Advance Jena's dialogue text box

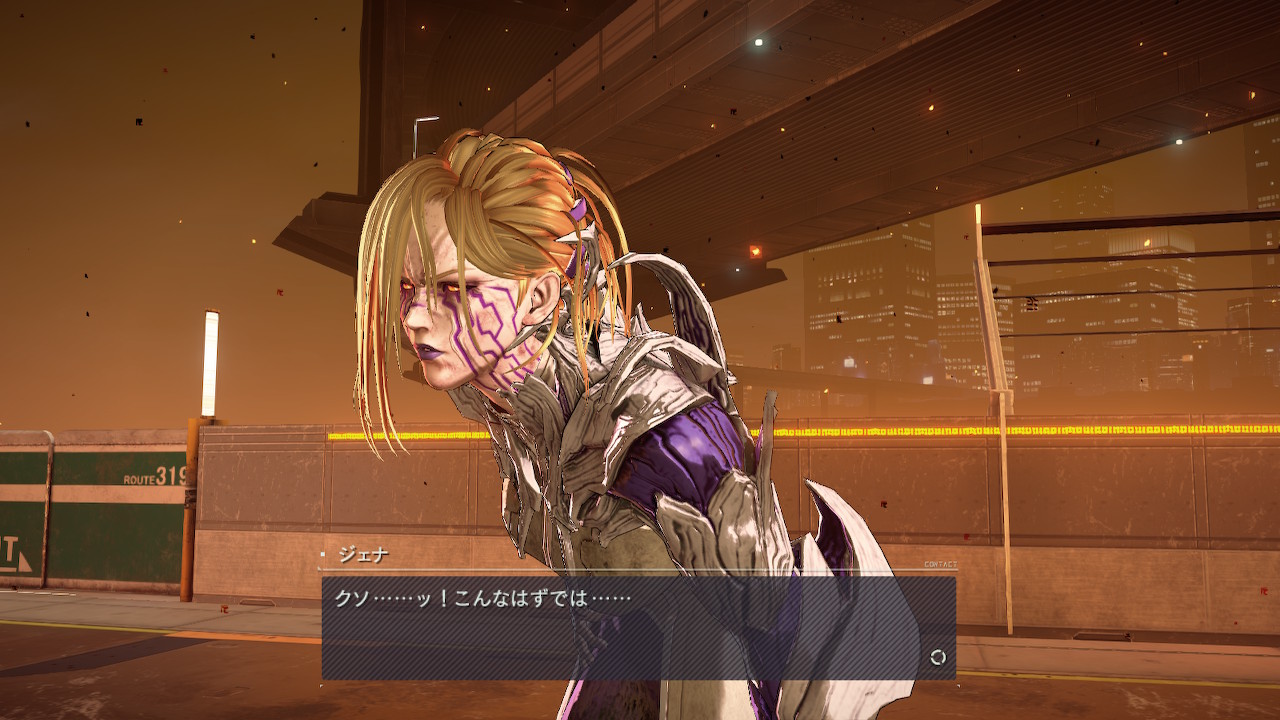pyautogui.click(x=638, y=628)
